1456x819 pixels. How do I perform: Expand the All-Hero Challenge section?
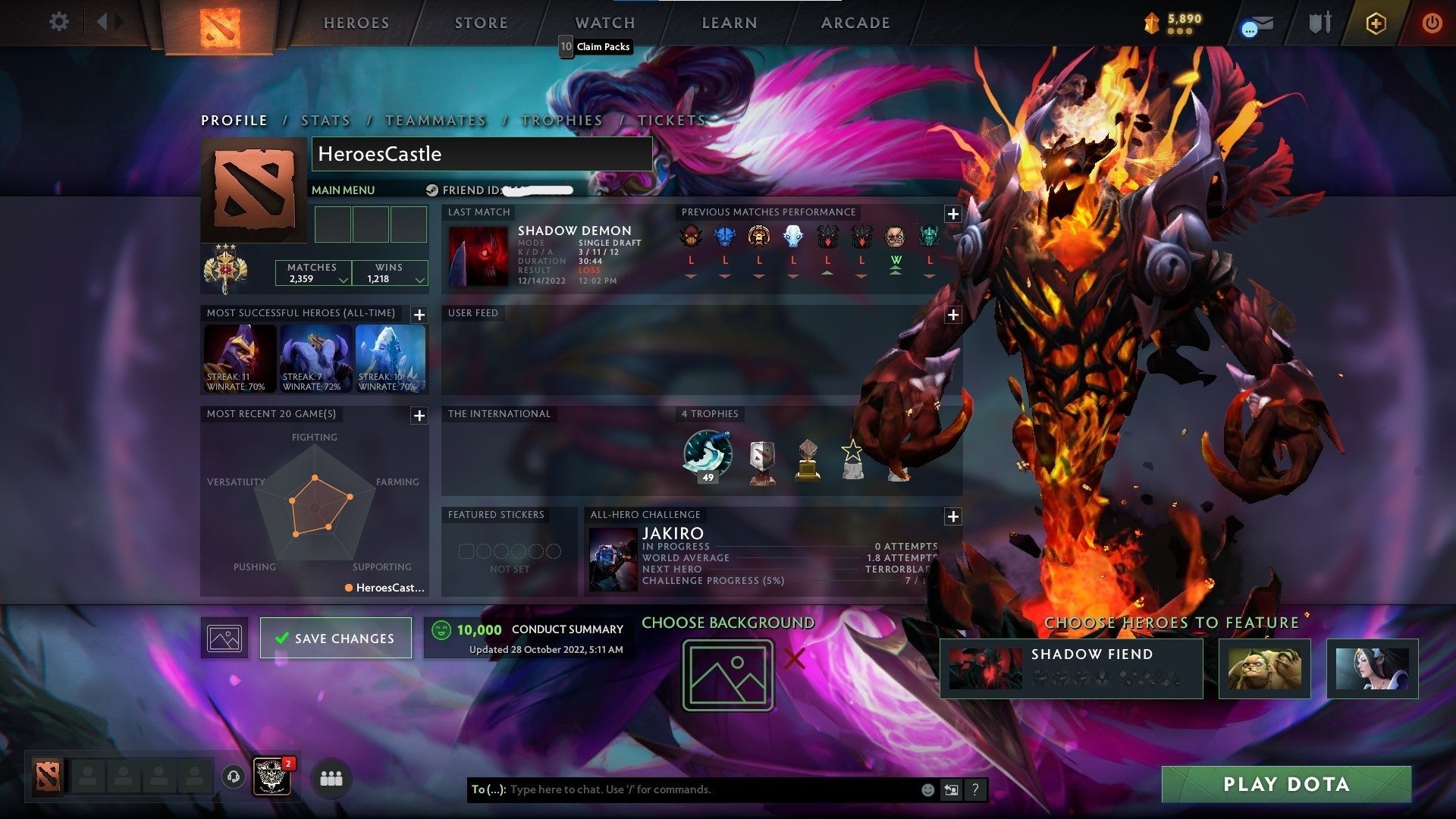pyautogui.click(x=952, y=516)
